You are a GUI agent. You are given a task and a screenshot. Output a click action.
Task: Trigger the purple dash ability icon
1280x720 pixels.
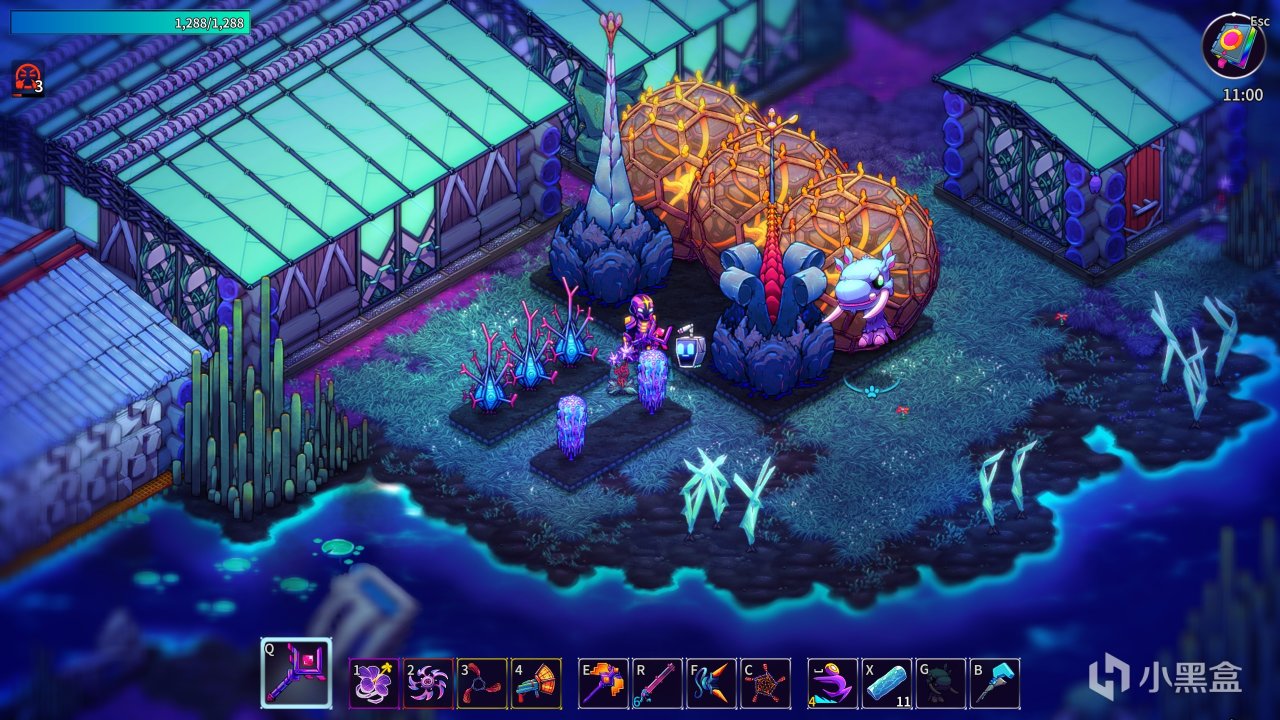pos(833,683)
